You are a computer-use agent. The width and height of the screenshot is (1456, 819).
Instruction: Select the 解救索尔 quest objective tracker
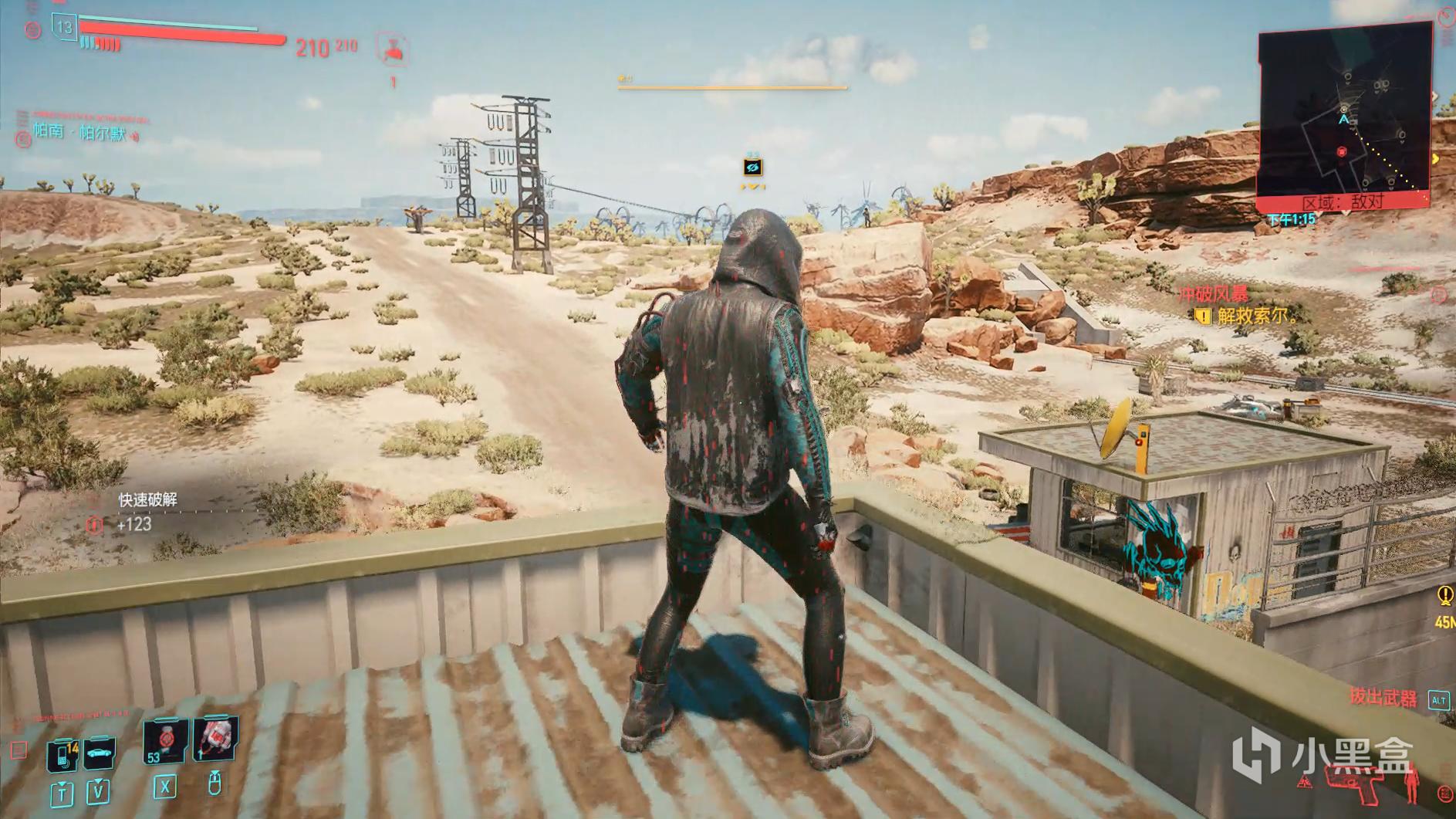1255,316
